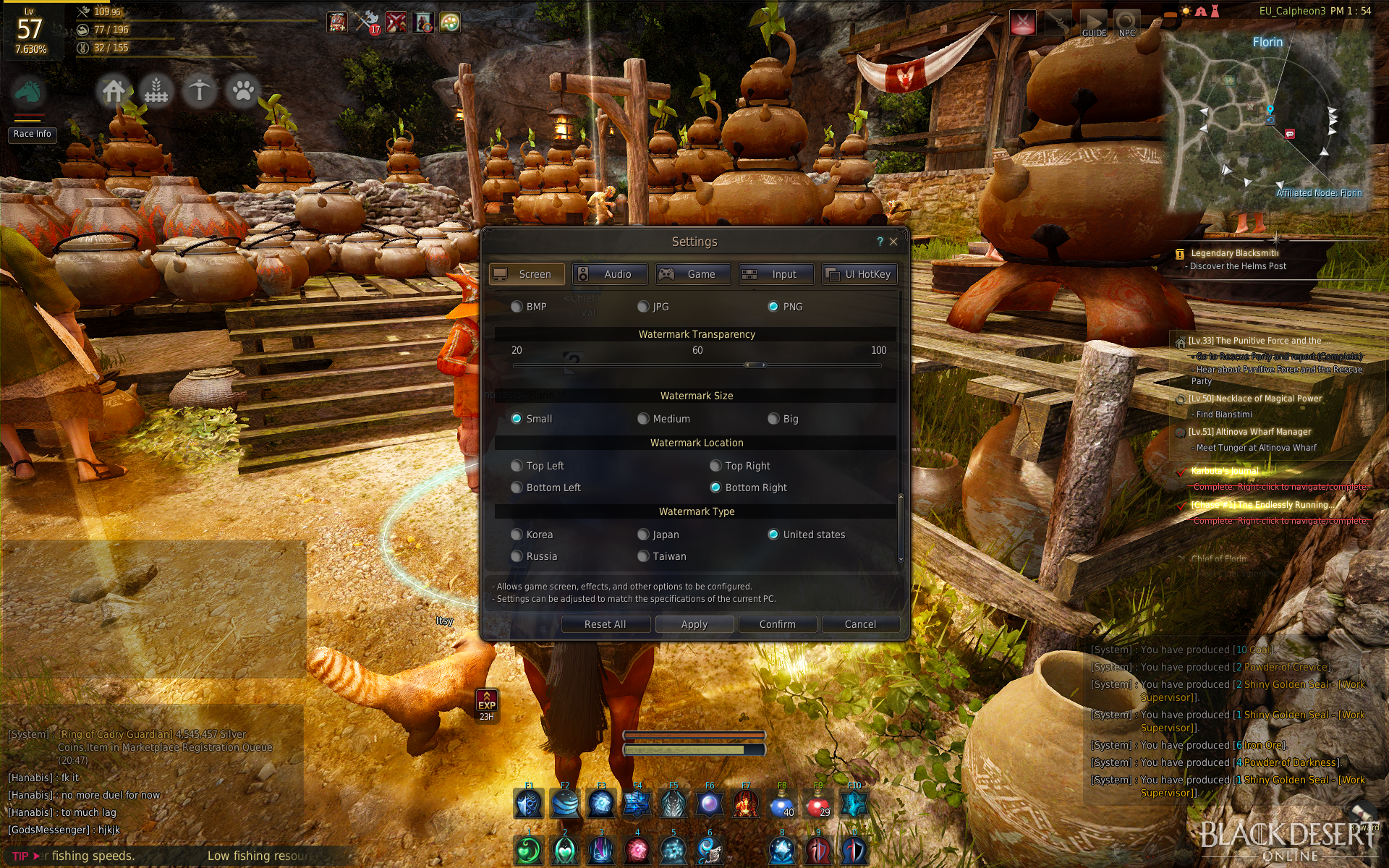Viewport: 1389px width, 868px height.
Task: Pick Top Right watermark location
Action: coord(715,466)
